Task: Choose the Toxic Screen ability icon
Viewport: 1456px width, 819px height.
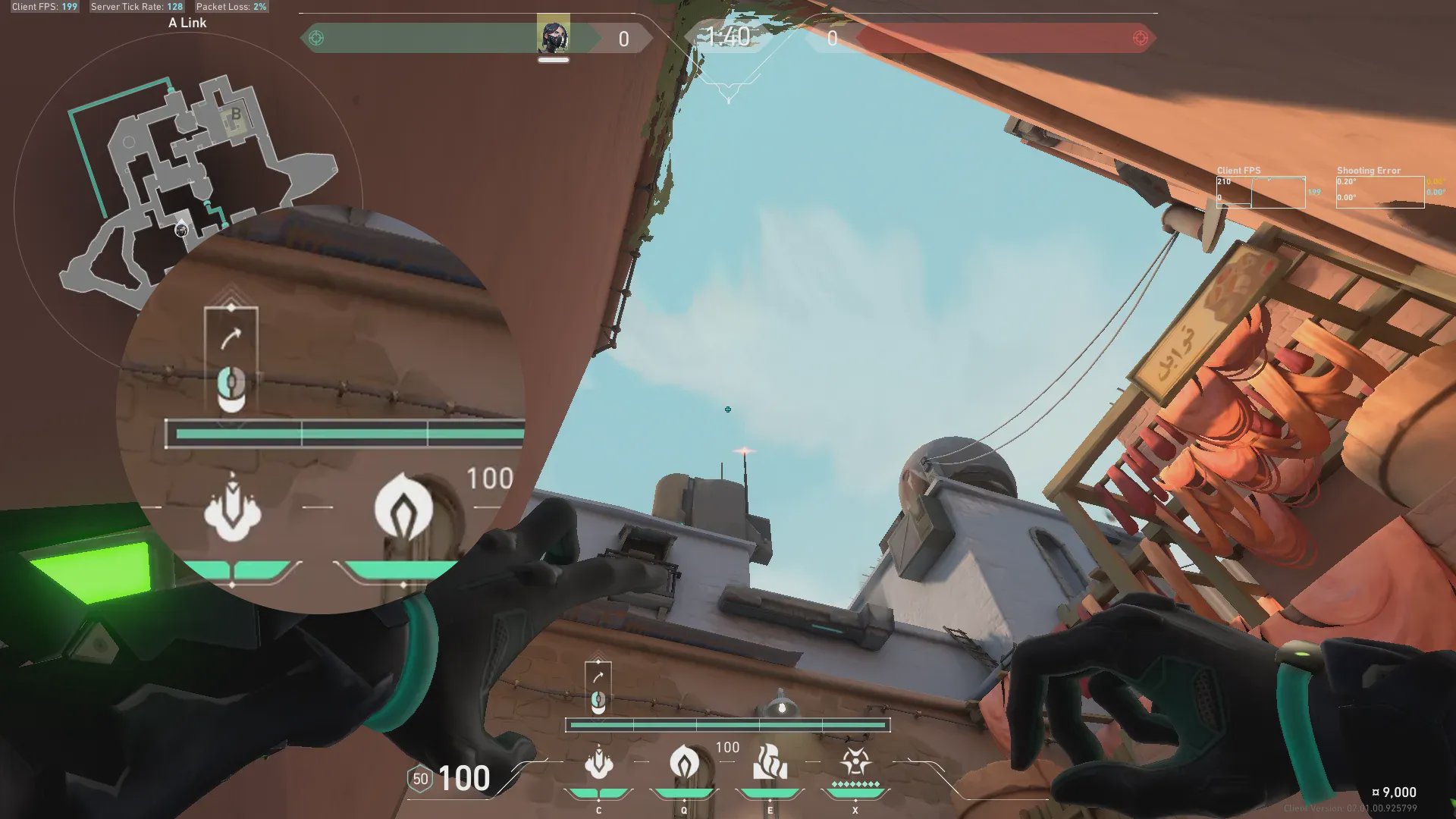Action: point(770,762)
